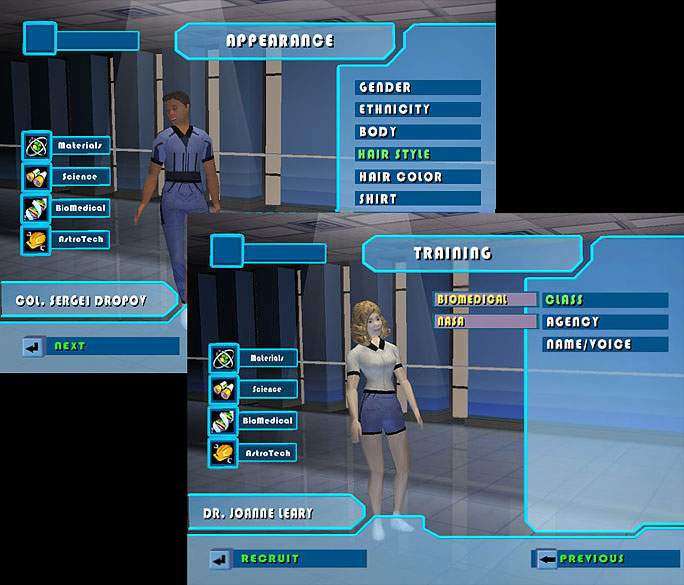
Task: Click the Next button
Action: tap(100, 346)
